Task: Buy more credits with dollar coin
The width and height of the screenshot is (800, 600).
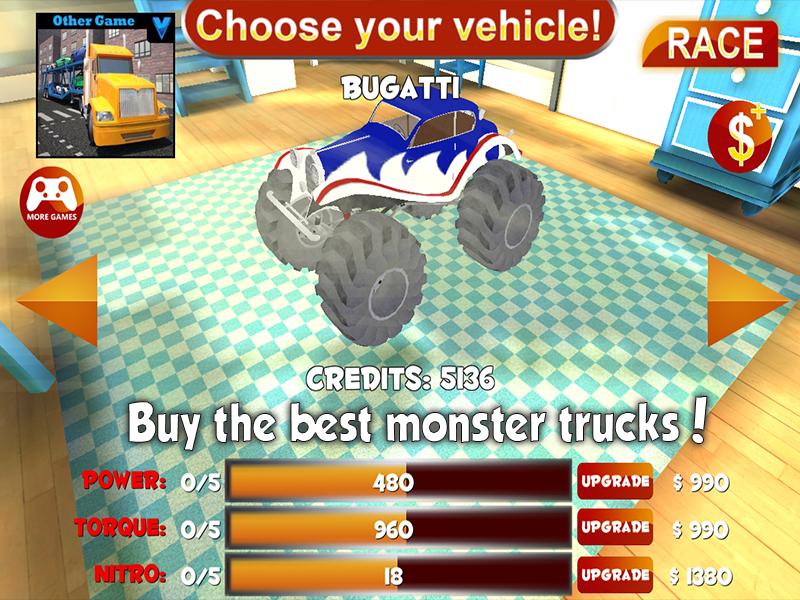Action: (x=741, y=139)
